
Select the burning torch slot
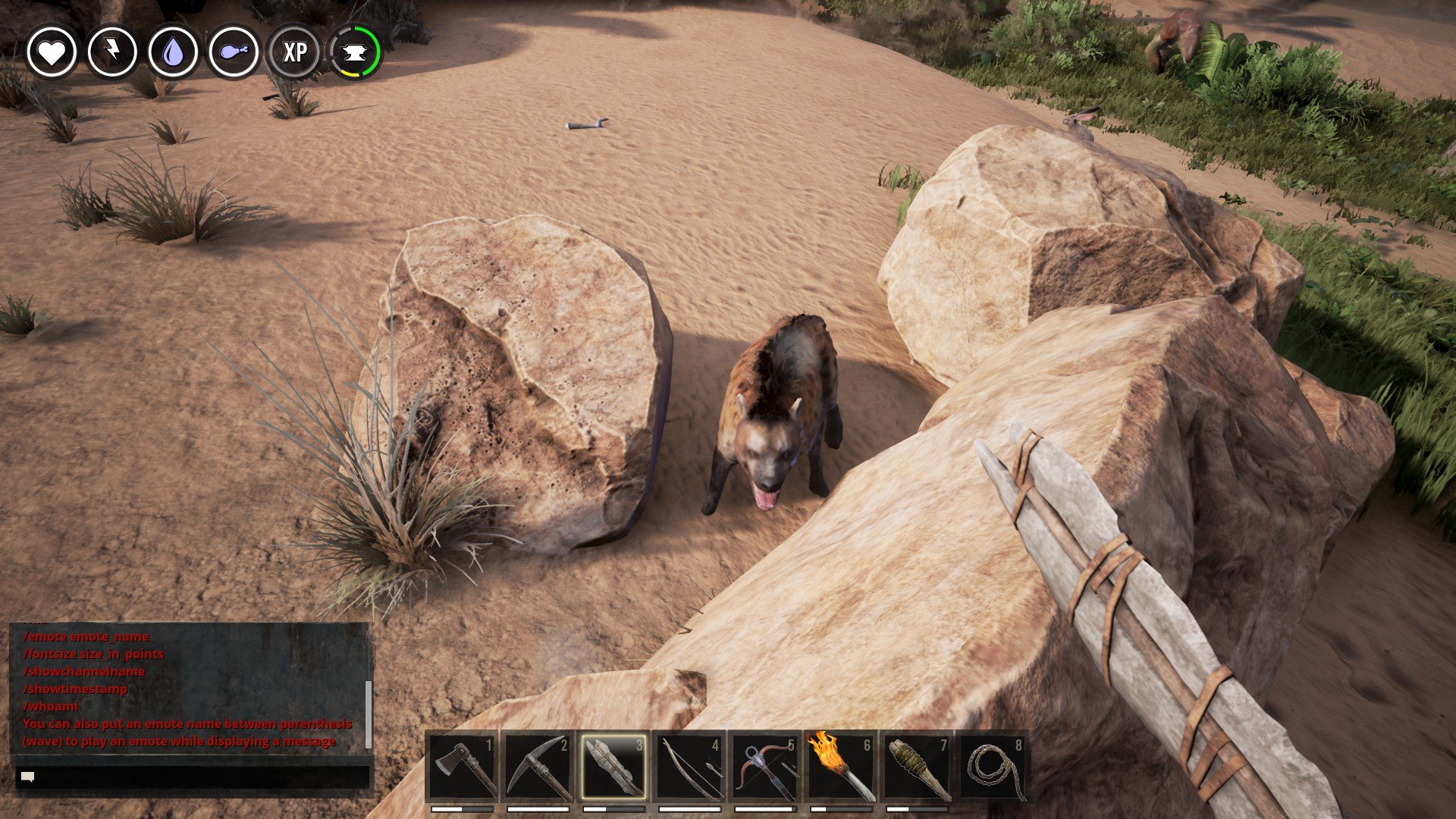click(842, 767)
